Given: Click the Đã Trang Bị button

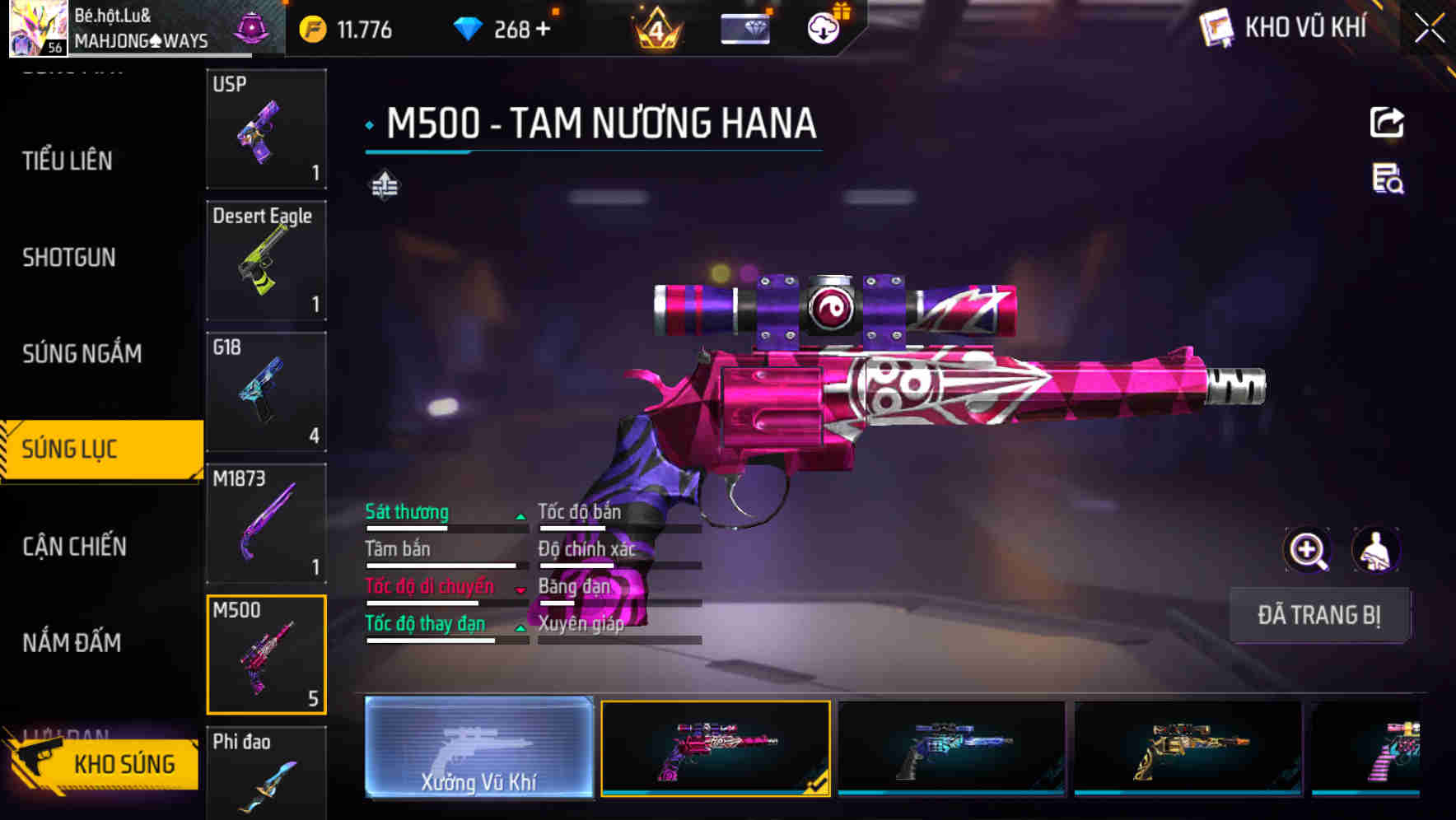Looking at the screenshot, I should click(x=1318, y=615).
